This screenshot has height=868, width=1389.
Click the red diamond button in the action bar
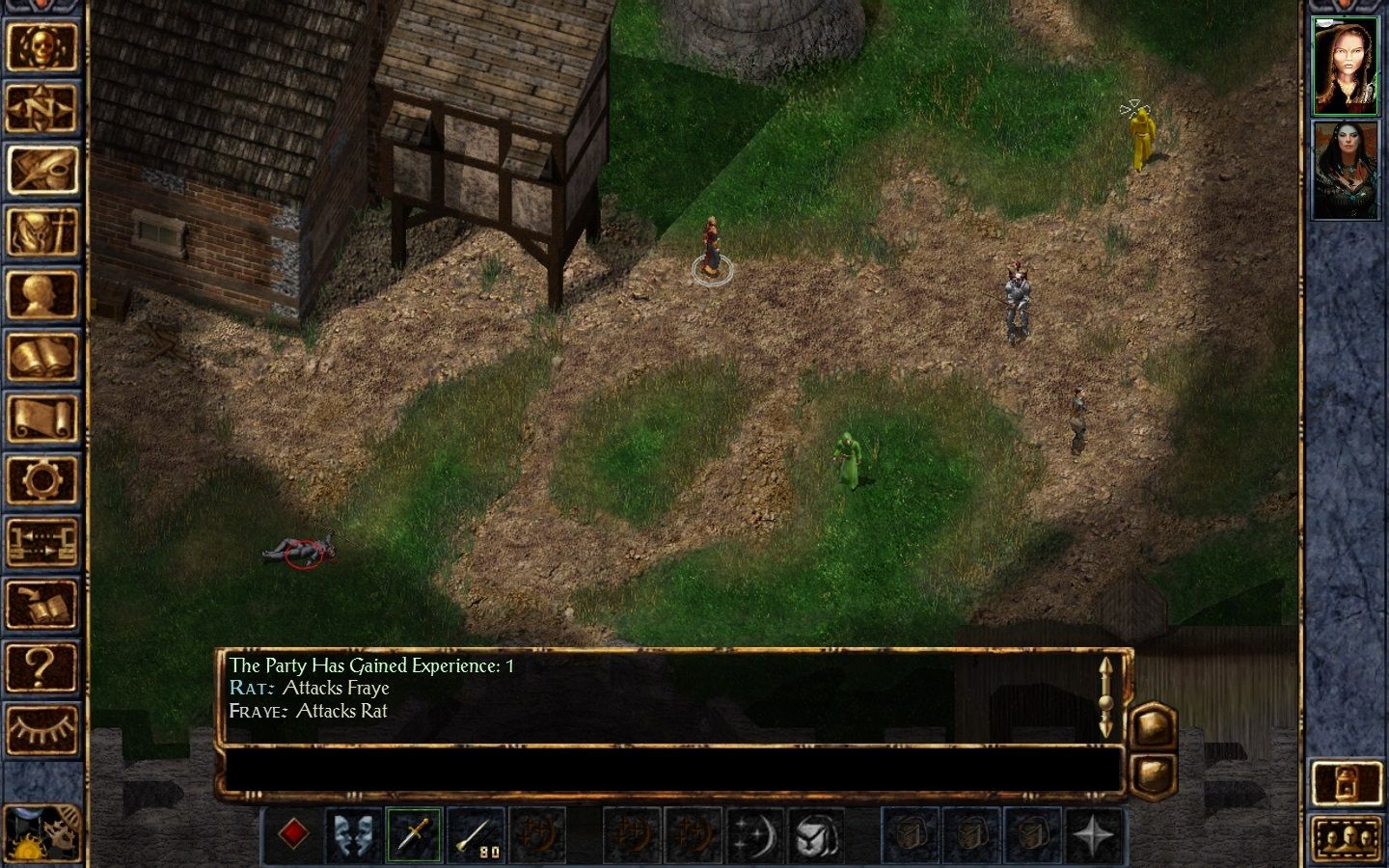point(293,833)
